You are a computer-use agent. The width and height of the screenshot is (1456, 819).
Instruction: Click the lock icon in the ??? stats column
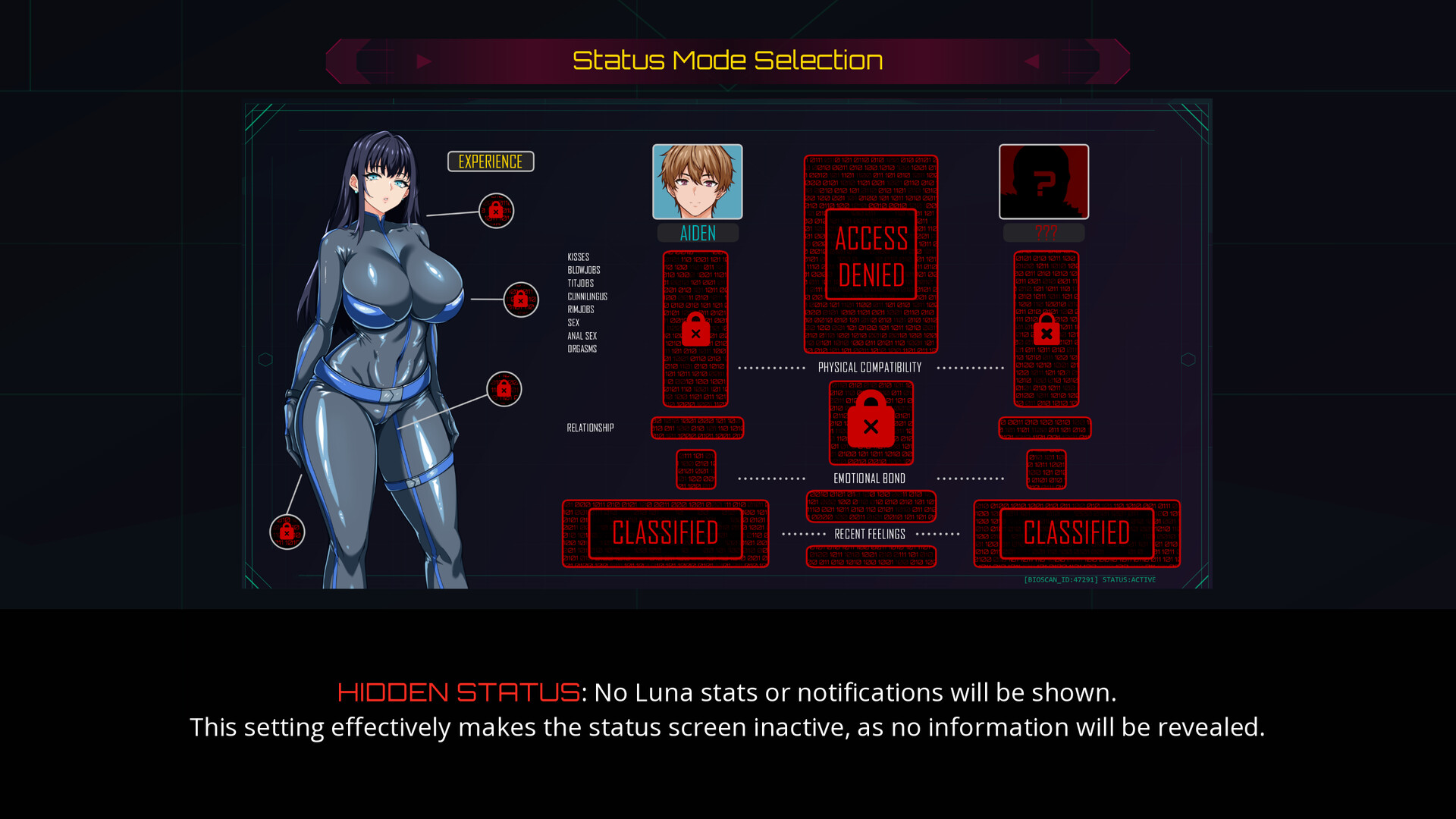(1046, 331)
